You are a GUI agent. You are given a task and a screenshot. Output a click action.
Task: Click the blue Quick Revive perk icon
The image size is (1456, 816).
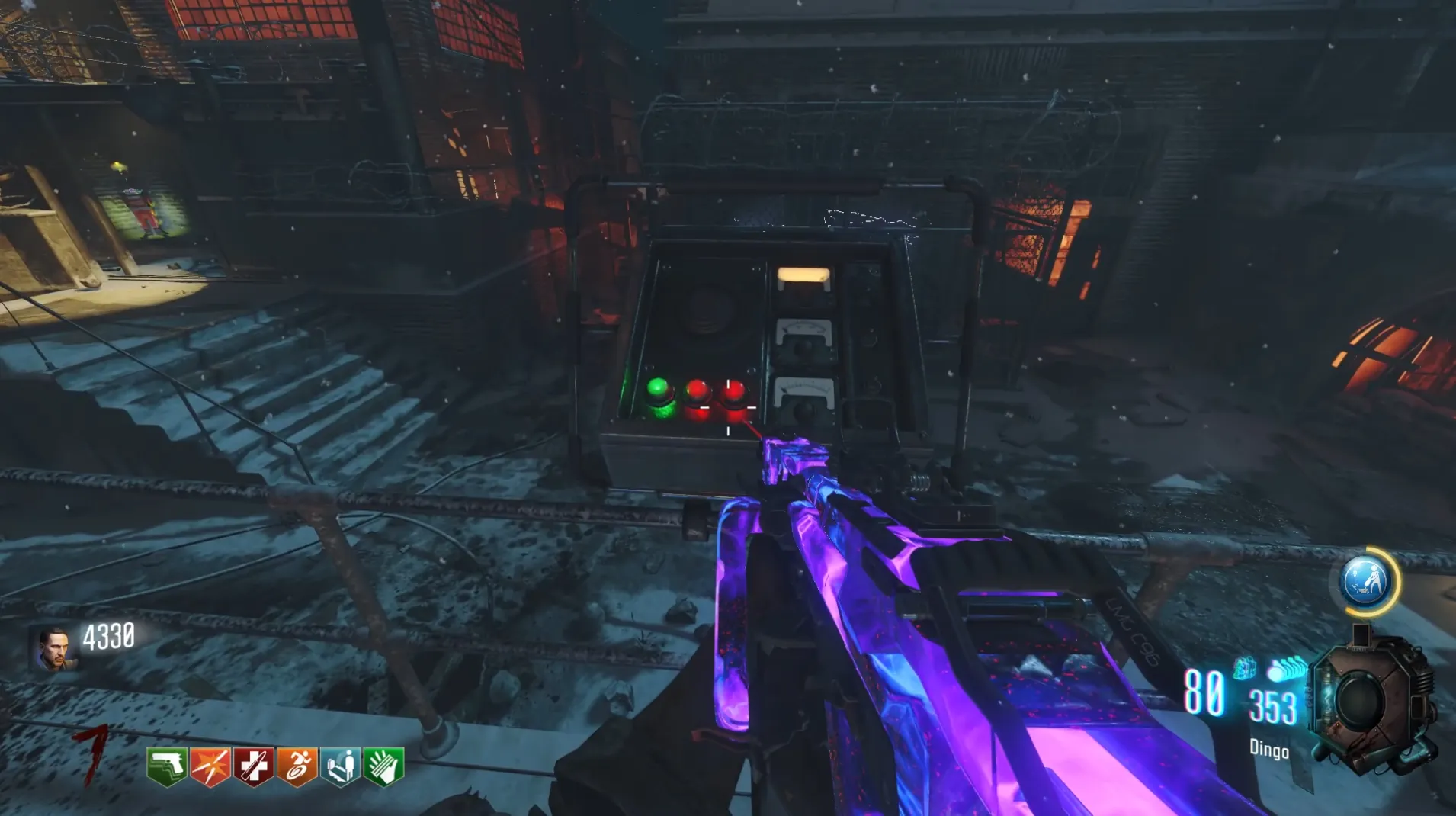coord(340,766)
